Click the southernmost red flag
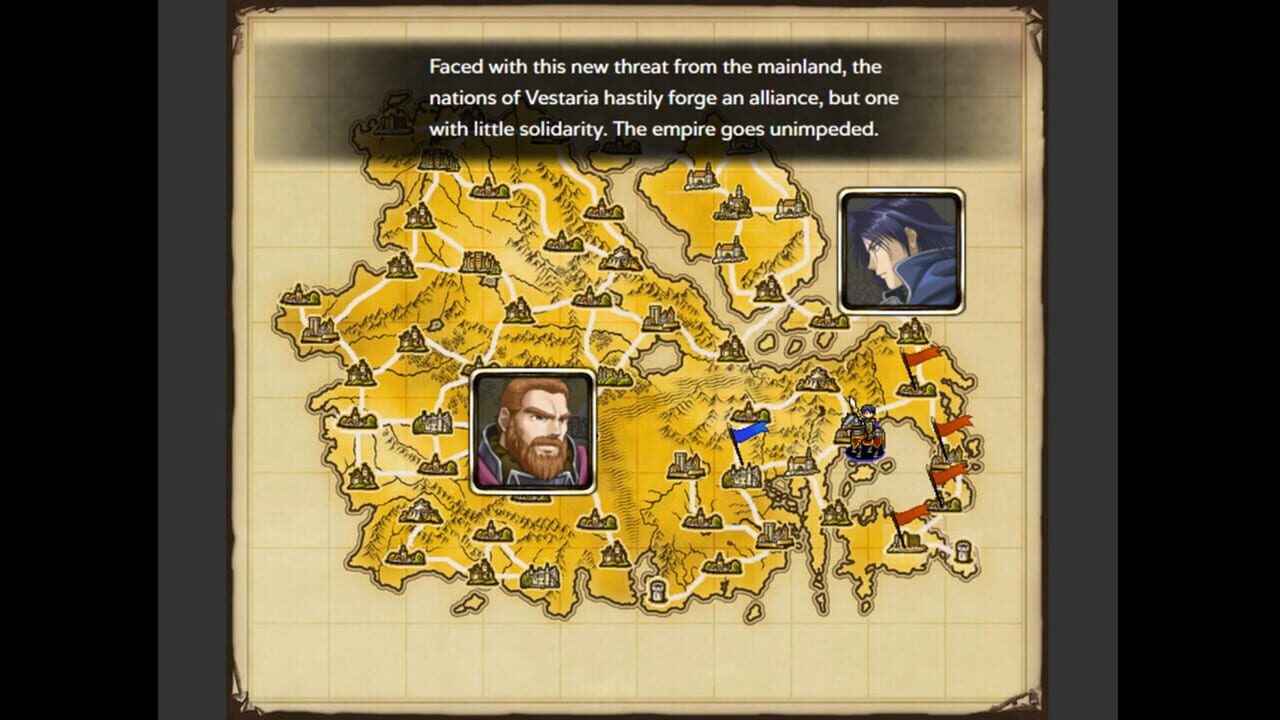This screenshot has height=720, width=1280. tap(911, 514)
